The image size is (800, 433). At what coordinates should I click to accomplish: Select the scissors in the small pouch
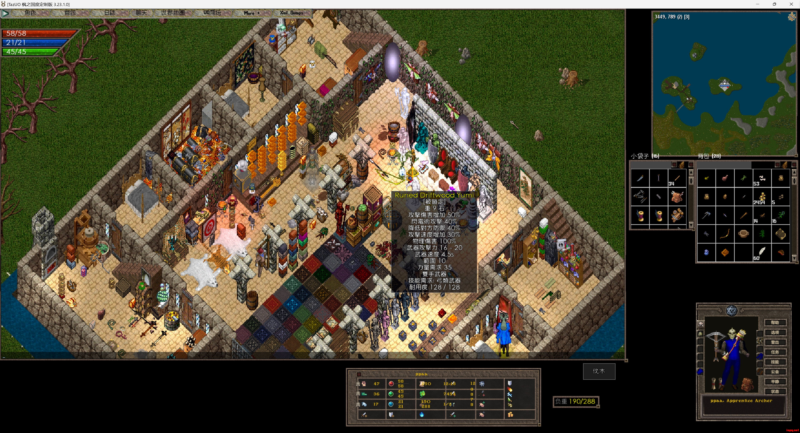click(x=640, y=196)
